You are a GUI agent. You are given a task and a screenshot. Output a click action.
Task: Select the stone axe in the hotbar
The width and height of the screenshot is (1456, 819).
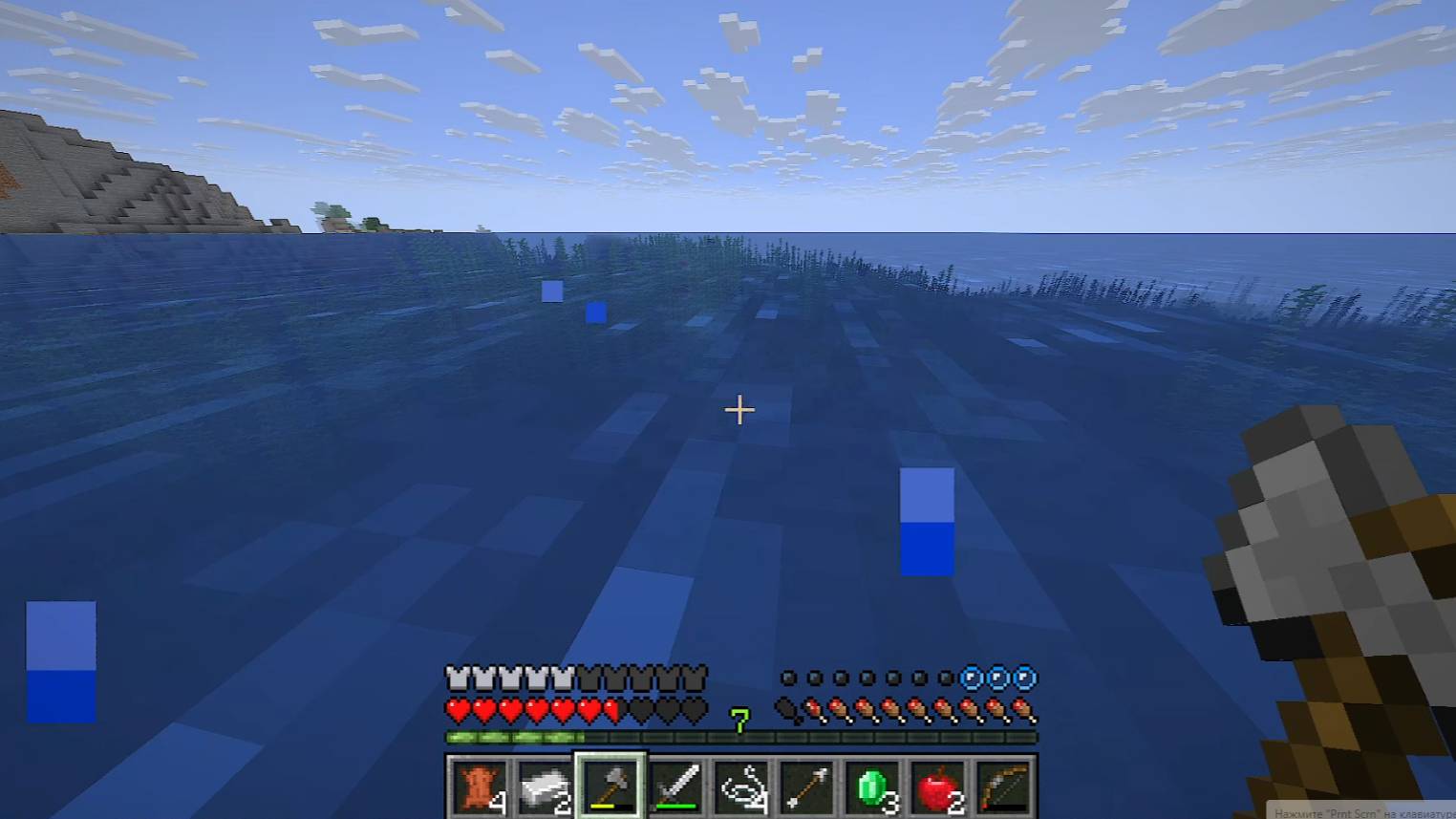coord(611,784)
